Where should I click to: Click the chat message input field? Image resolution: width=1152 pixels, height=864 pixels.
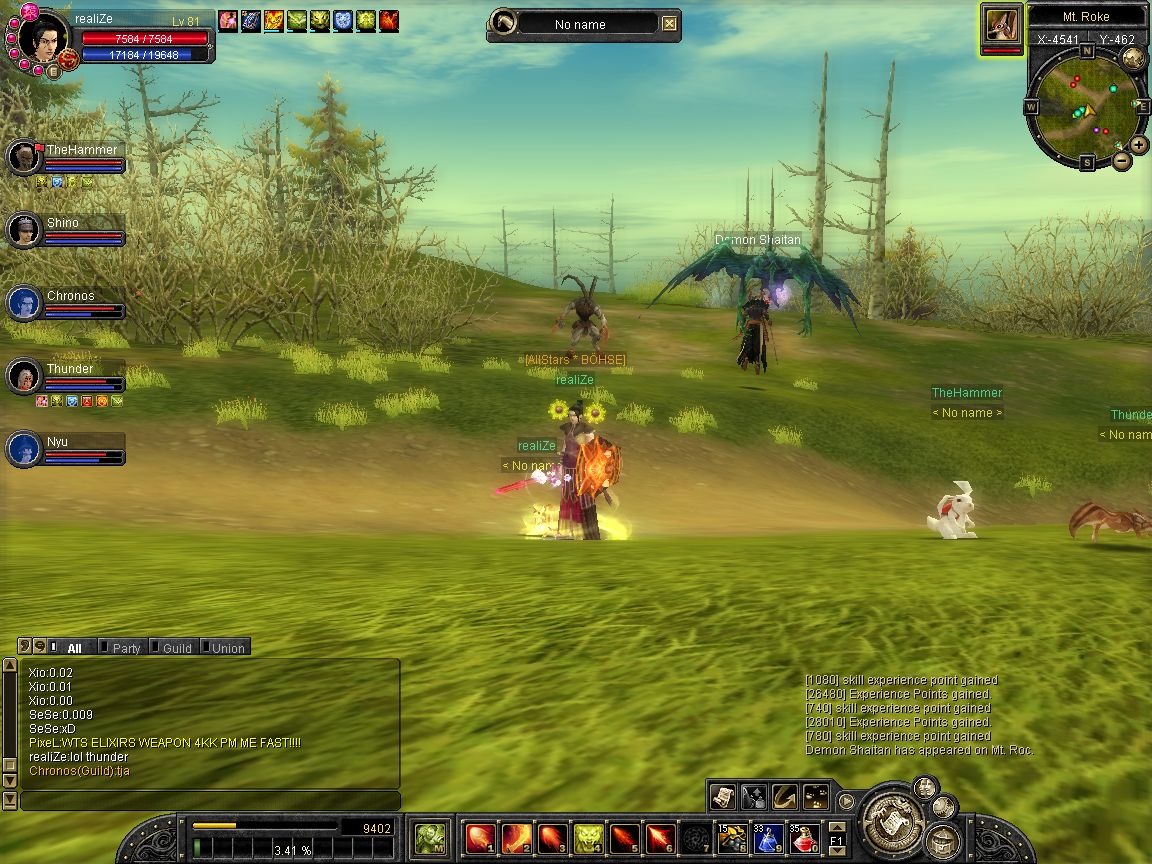coord(210,801)
